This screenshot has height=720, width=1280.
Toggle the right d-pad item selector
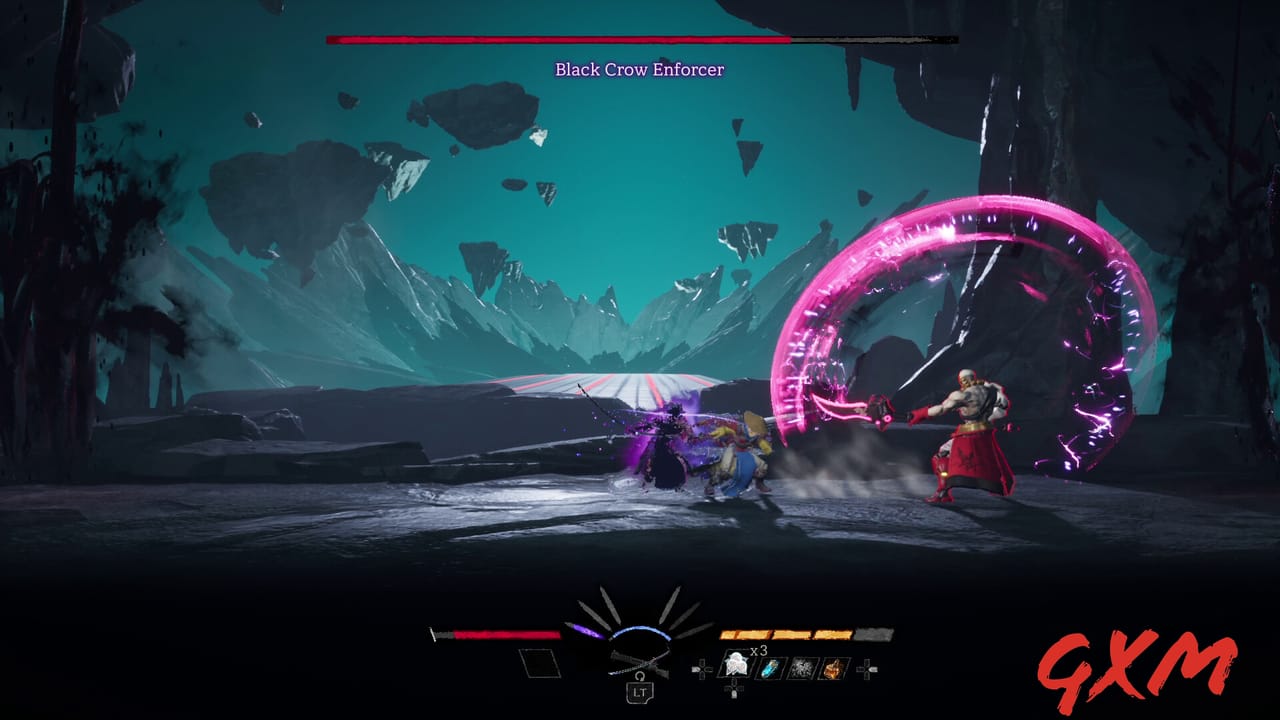click(864, 670)
